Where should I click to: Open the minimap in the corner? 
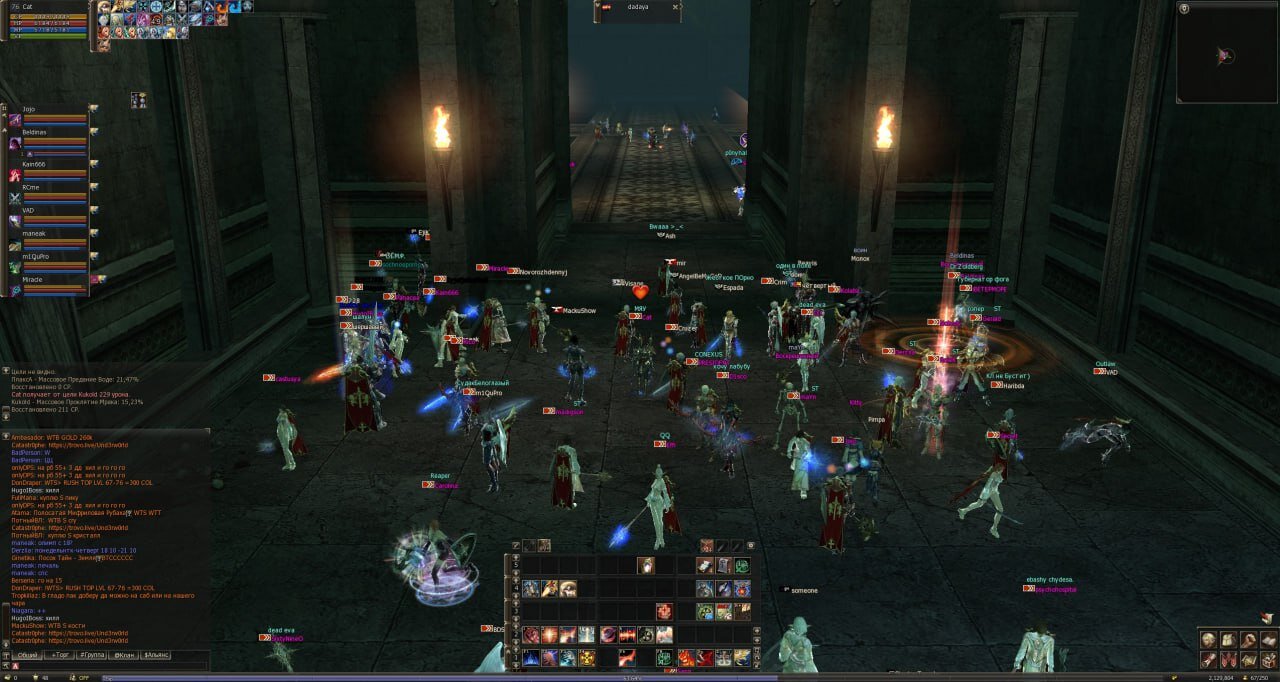click(1227, 56)
